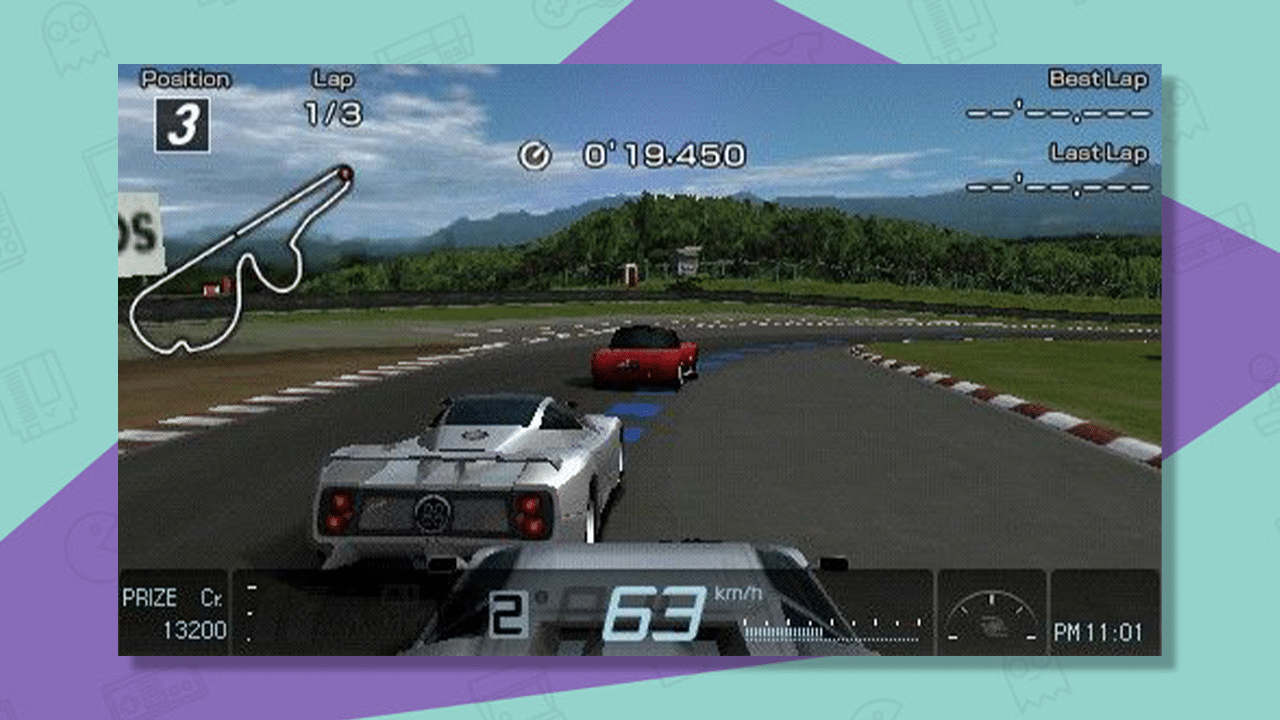Click the start/finish marker on the minimap

point(345,172)
